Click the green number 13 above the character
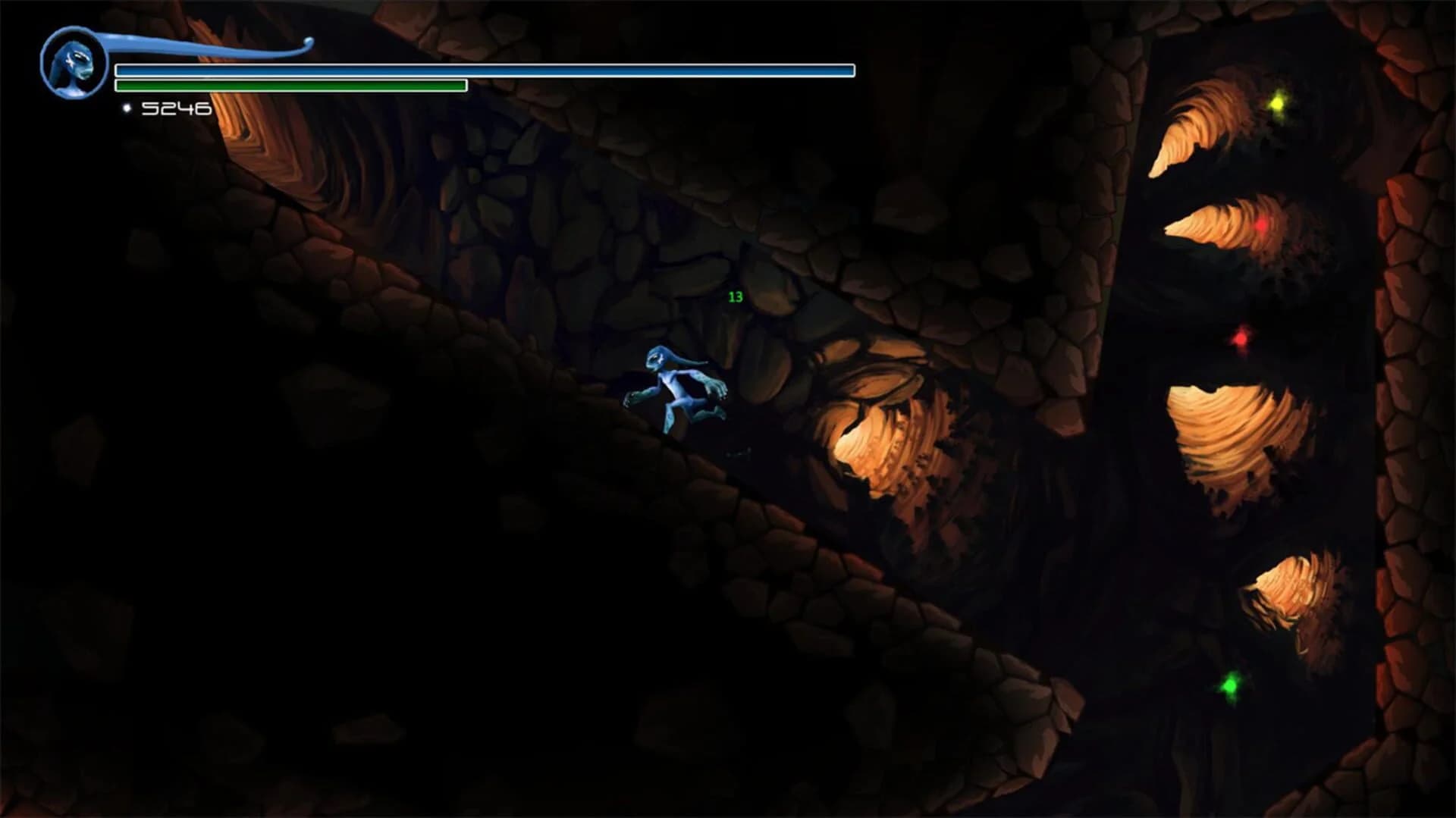Viewport: 1456px width, 818px height. coord(734,297)
